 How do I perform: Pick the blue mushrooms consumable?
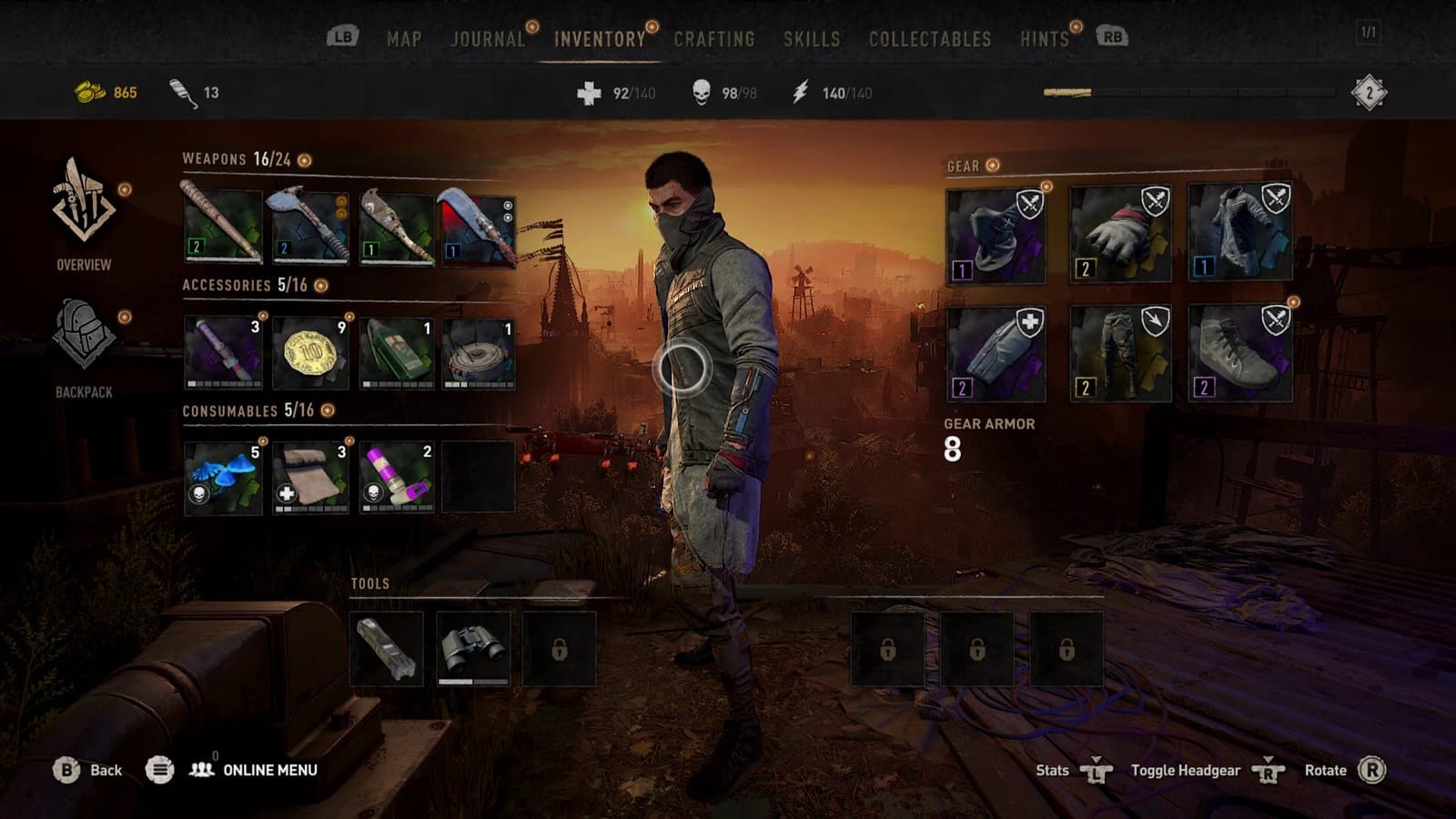[223, 477]
